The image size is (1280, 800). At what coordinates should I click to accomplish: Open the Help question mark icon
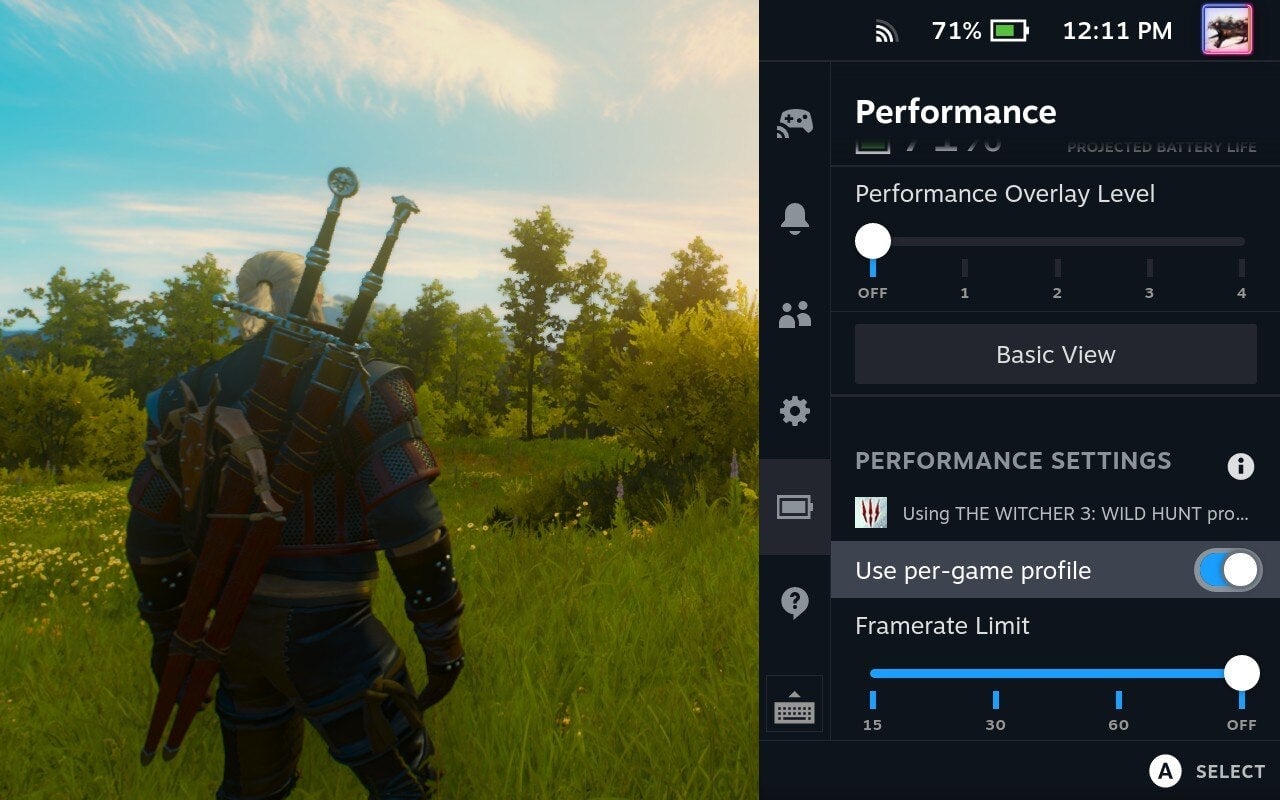click(794, 602)
